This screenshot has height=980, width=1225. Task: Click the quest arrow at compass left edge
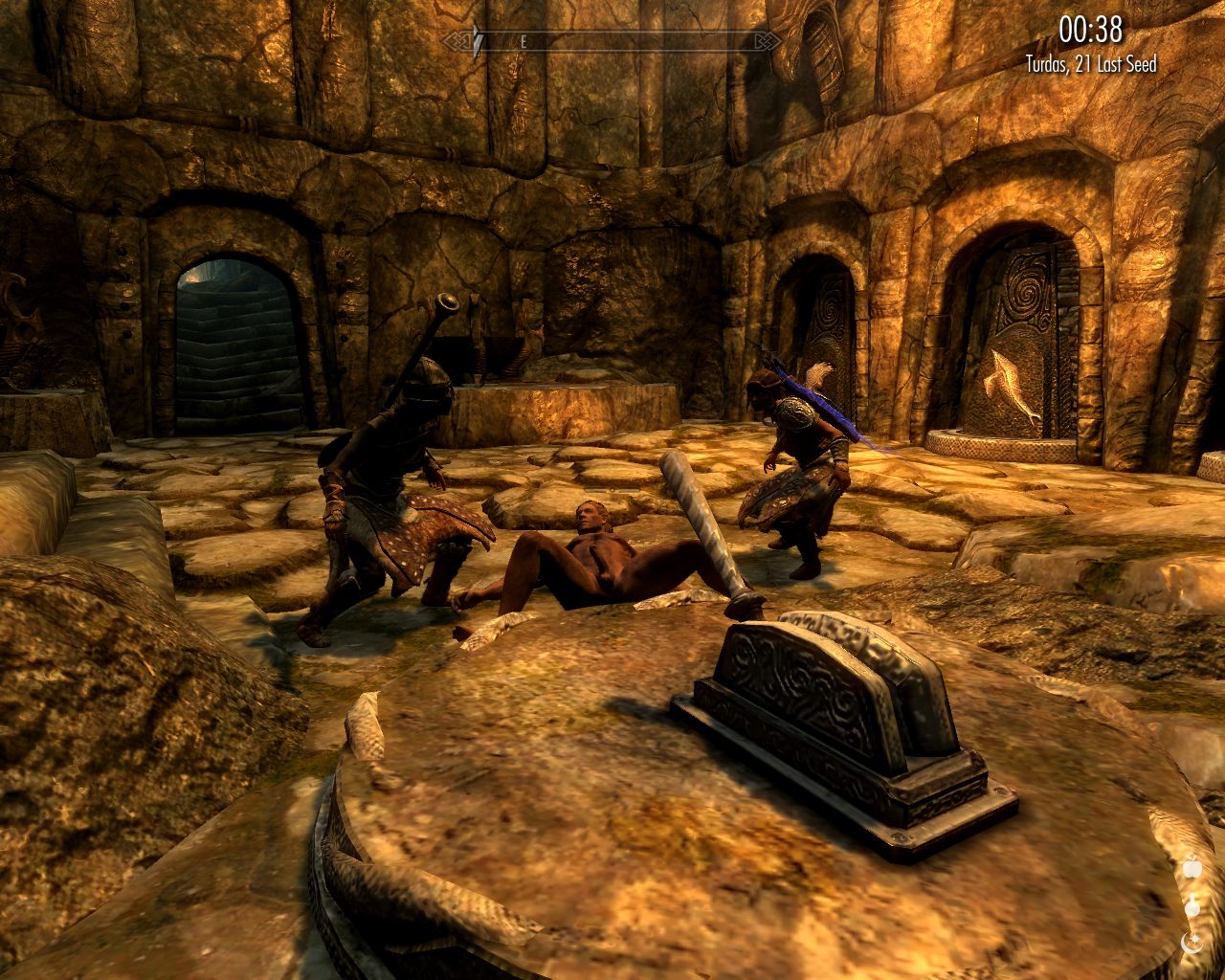click(x=478, y=40)
